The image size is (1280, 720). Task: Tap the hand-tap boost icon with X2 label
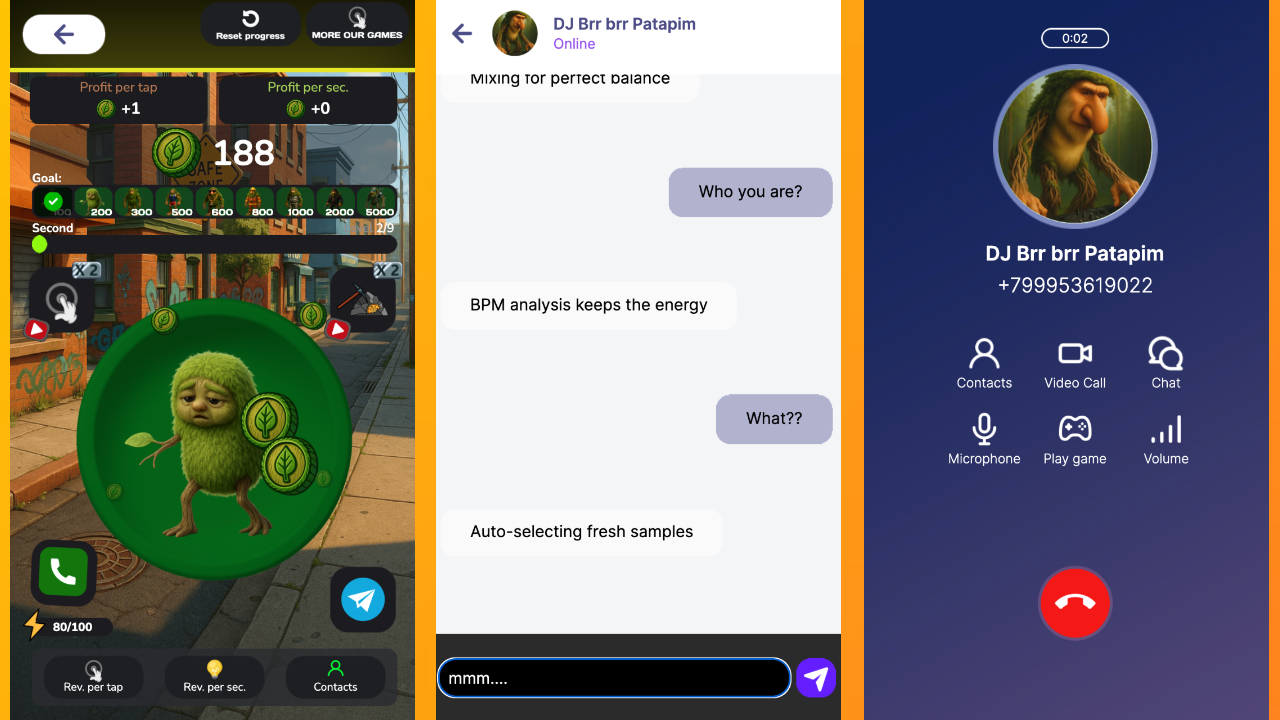click(x=62, y=300)
